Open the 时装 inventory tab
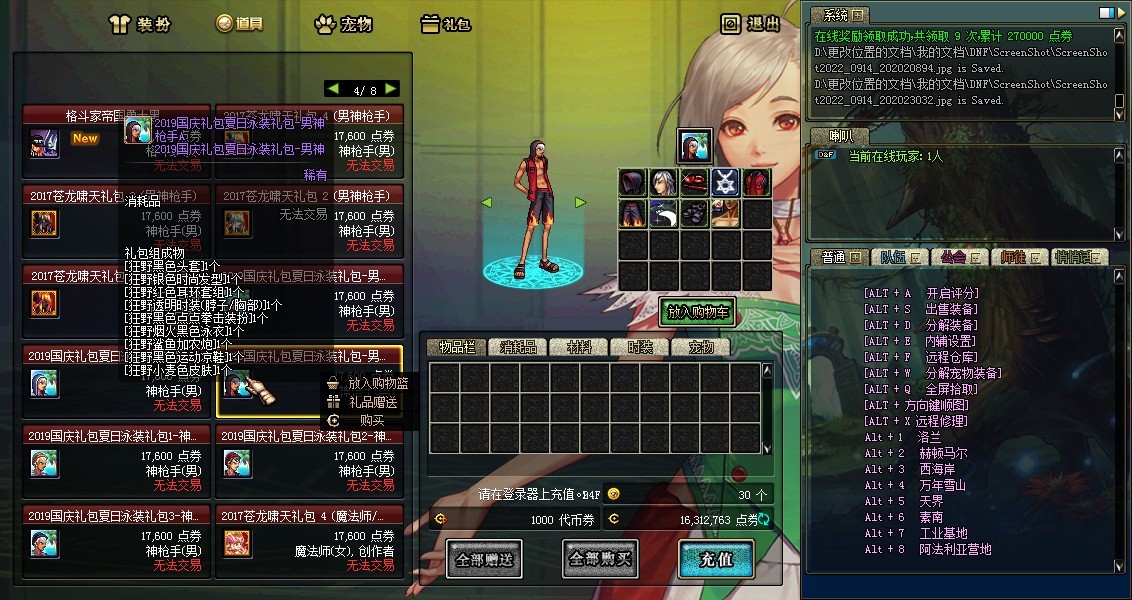This screenshot has height=600, width=1132. [639, 347]
